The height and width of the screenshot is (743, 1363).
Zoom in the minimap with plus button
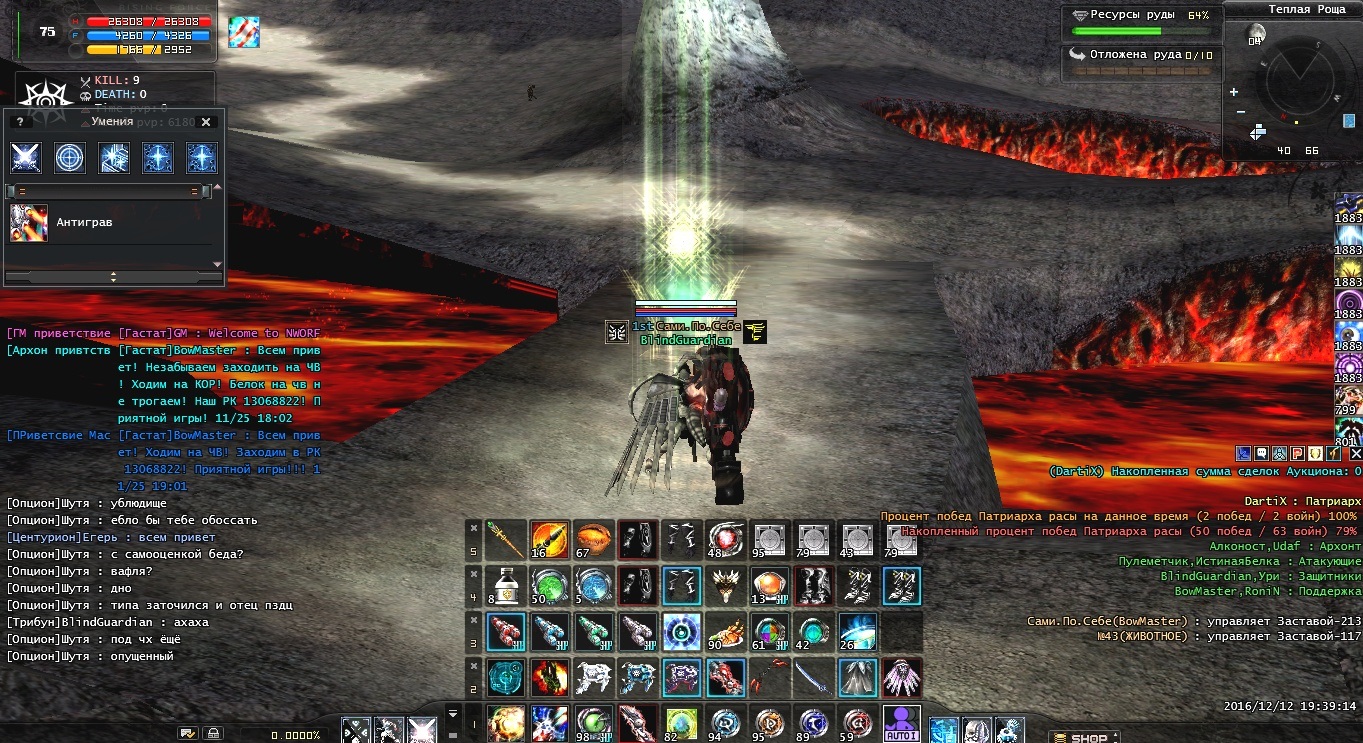[x=1240, y=90]
